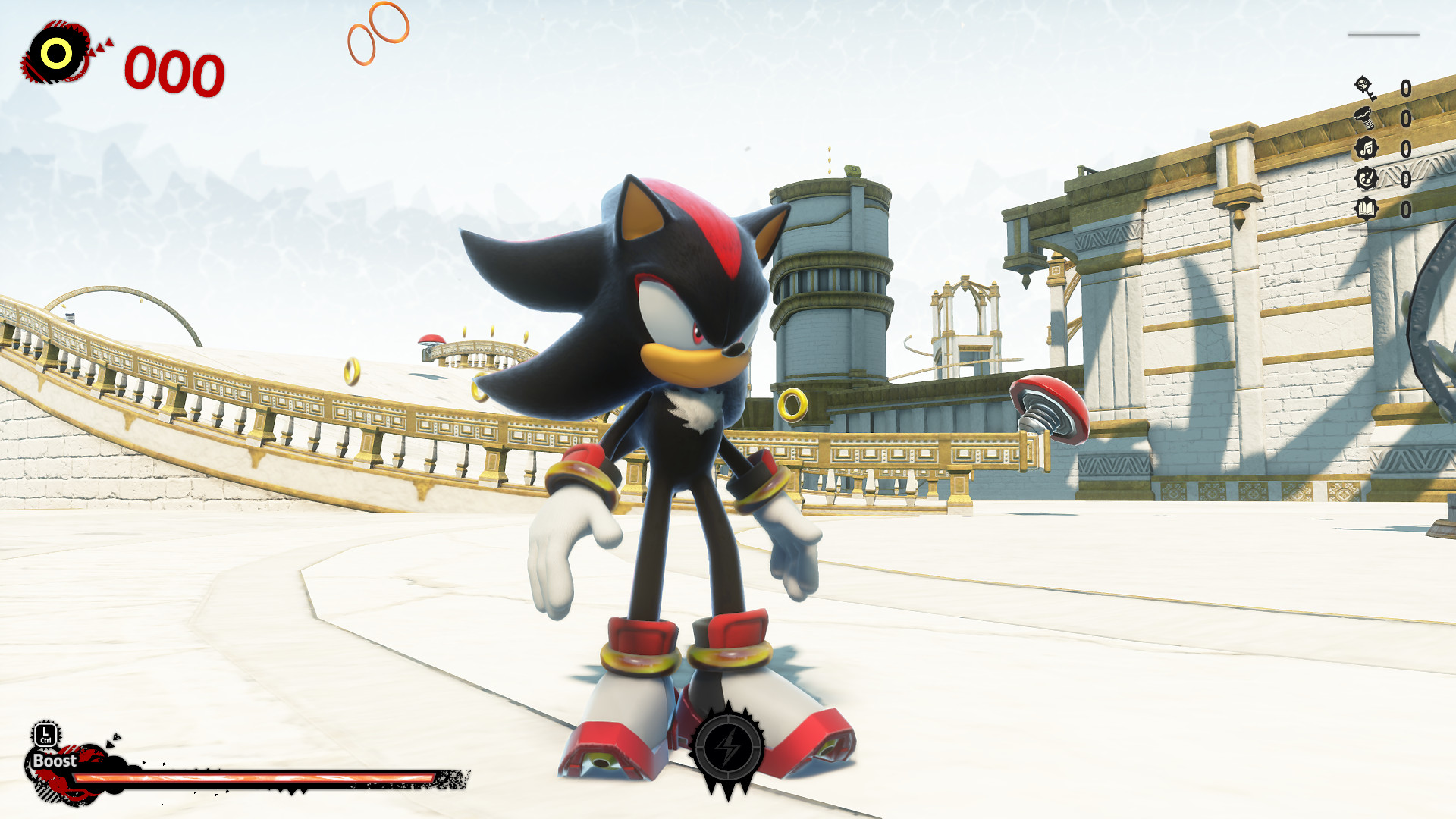Screen dimensions: 1456x819
Task: Select the music note collectible icon
Action: [1367, 147]
